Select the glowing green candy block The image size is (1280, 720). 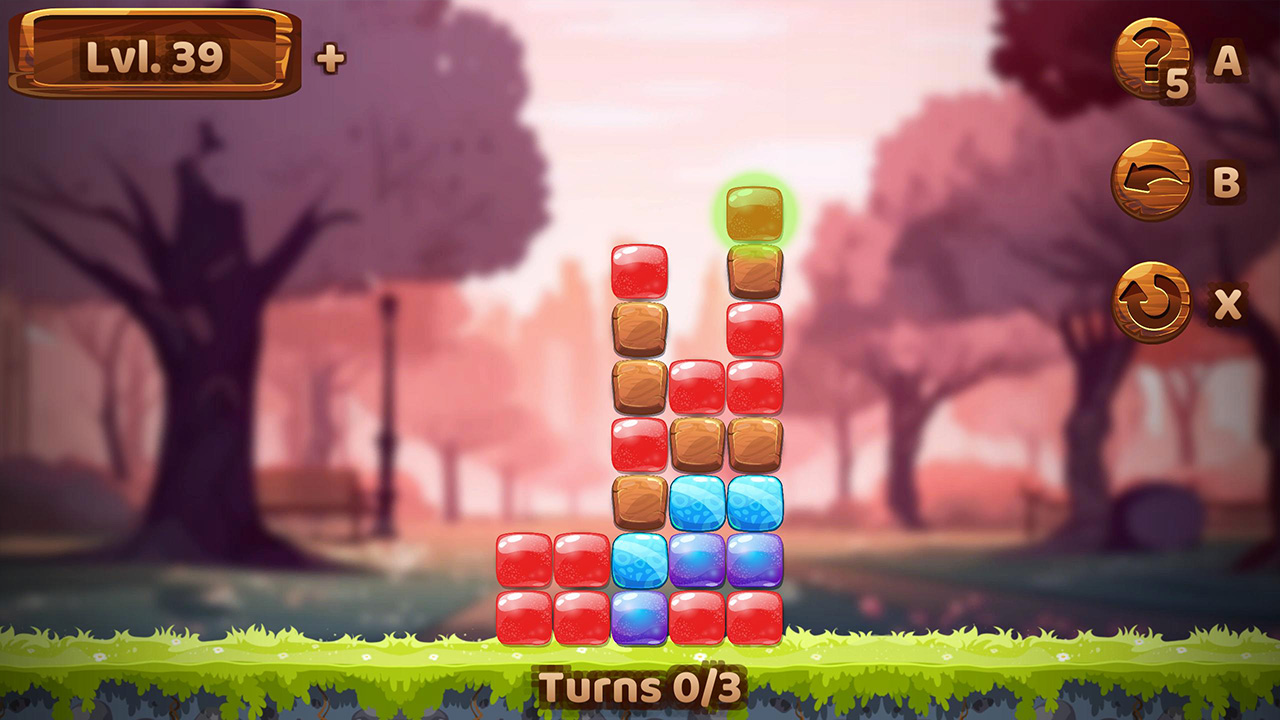click(757, 215)
